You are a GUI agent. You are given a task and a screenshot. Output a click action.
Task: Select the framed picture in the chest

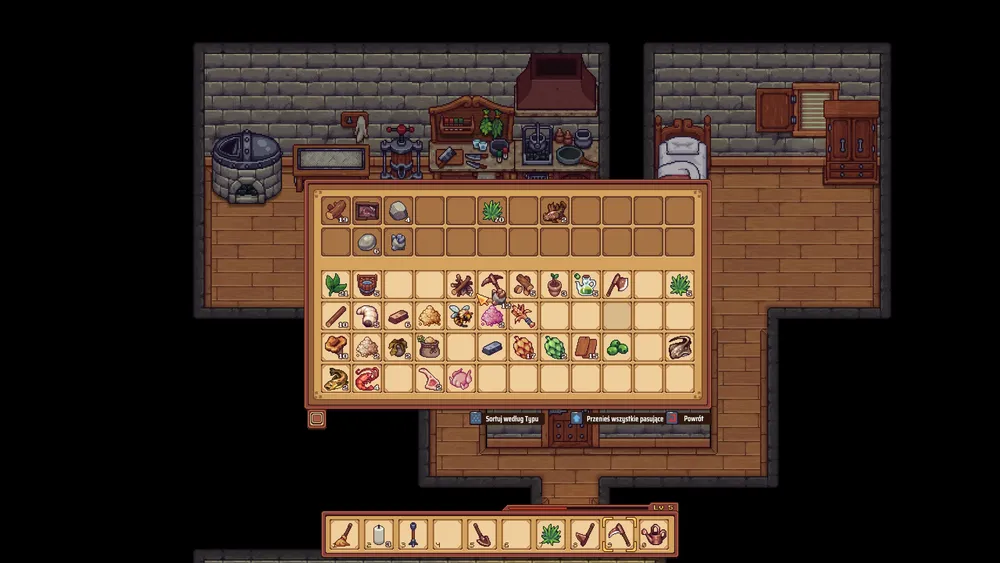click(367, 210)
